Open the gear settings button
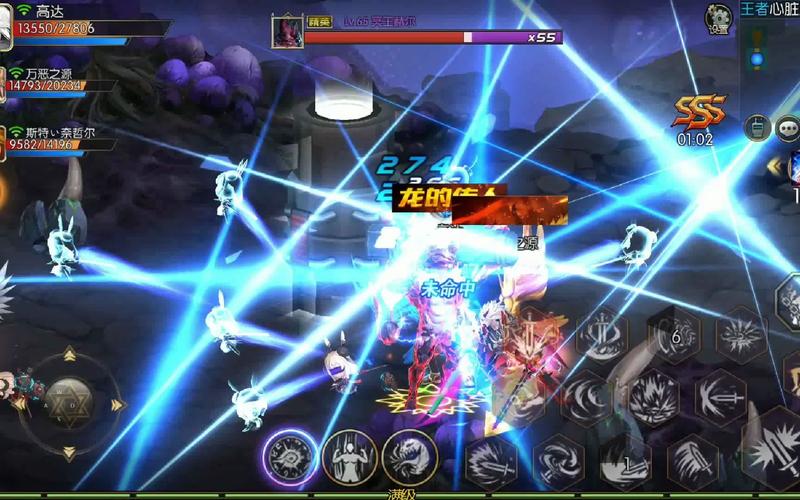 pyautogui.click(x=718, y=17)
